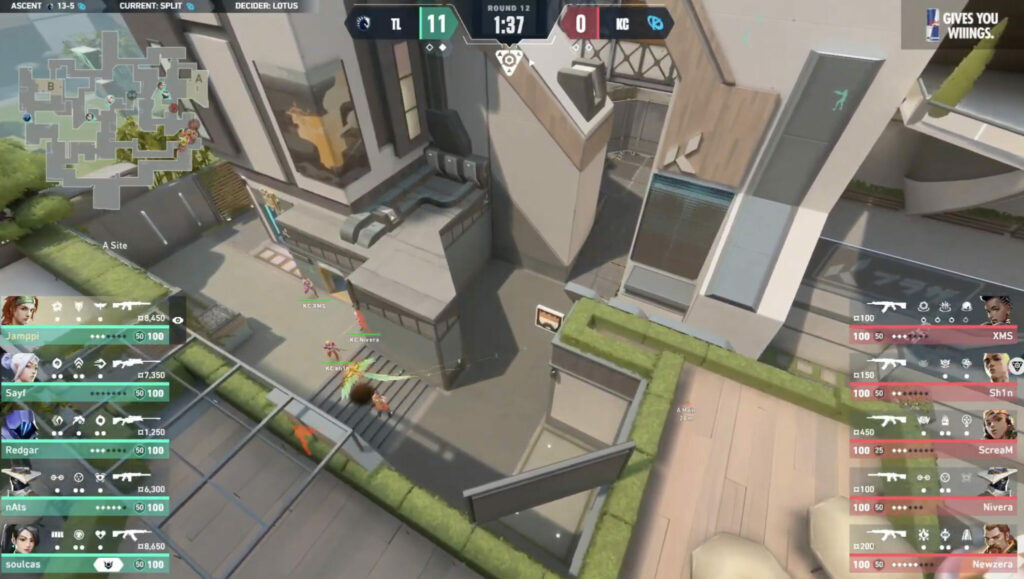Select Jamppi's player row

point(85,321)
